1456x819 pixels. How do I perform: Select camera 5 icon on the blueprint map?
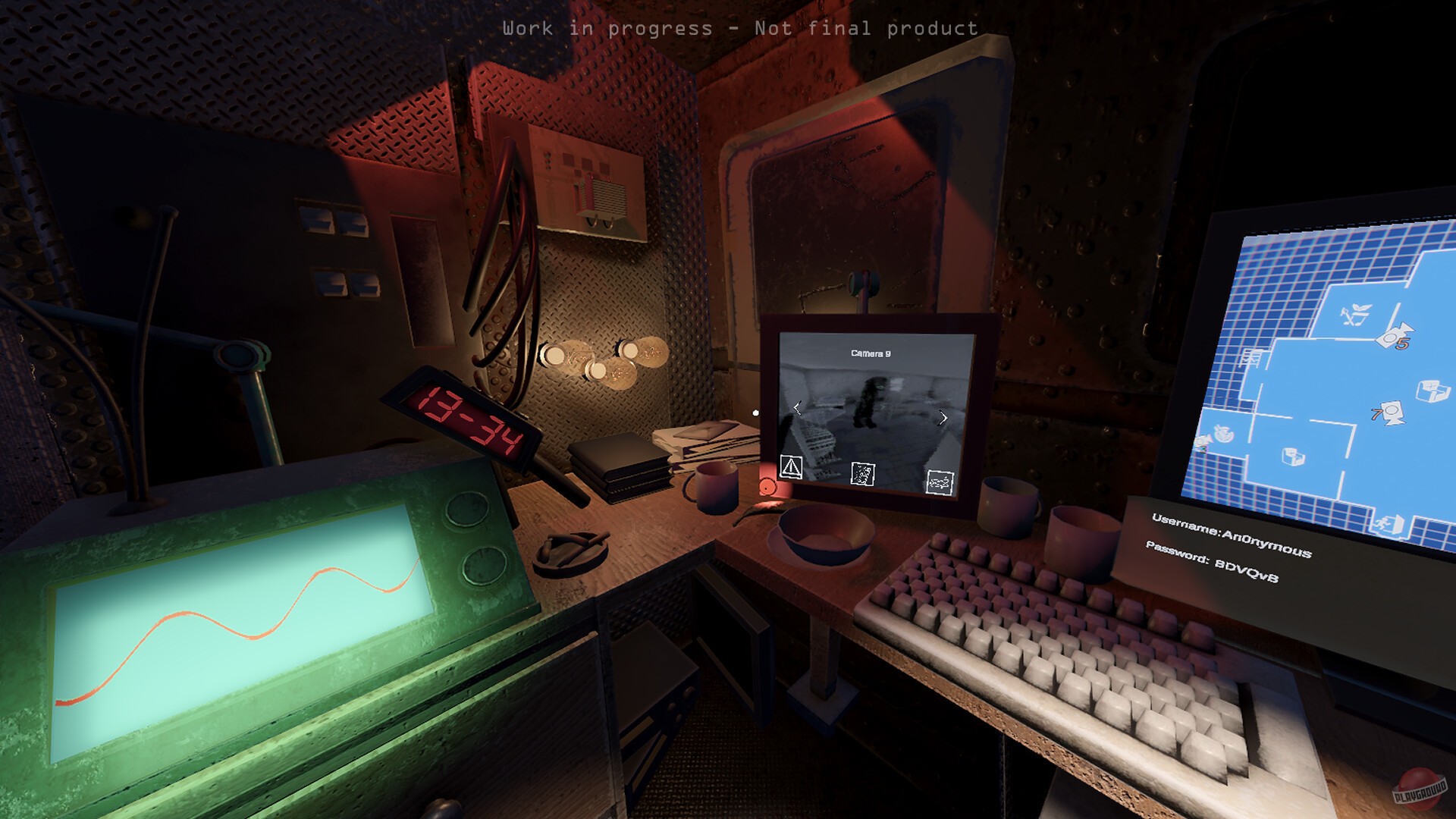[1394, 337]
